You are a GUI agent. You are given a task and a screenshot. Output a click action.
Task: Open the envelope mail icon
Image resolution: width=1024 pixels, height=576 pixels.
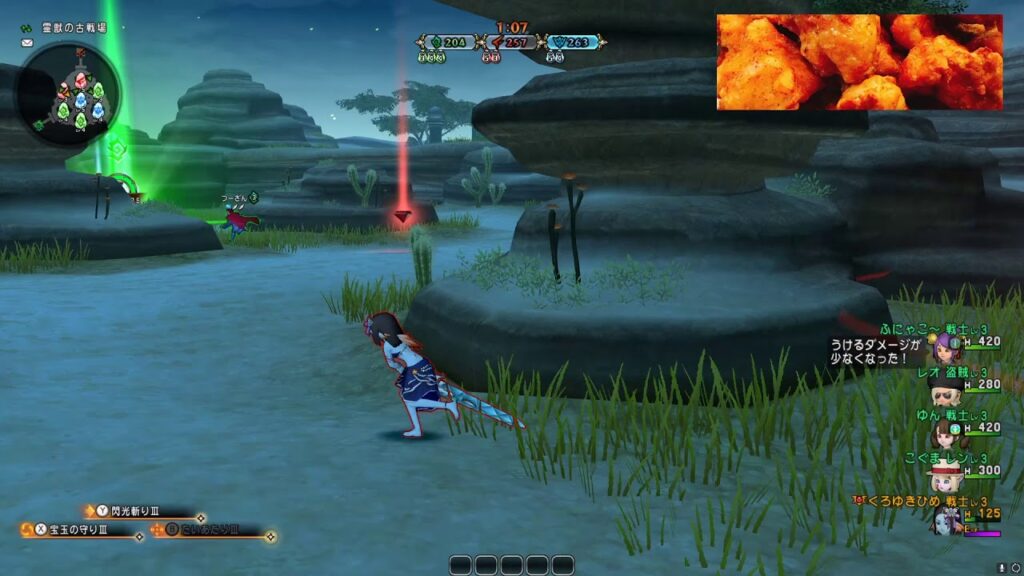(x=27, y=45)
